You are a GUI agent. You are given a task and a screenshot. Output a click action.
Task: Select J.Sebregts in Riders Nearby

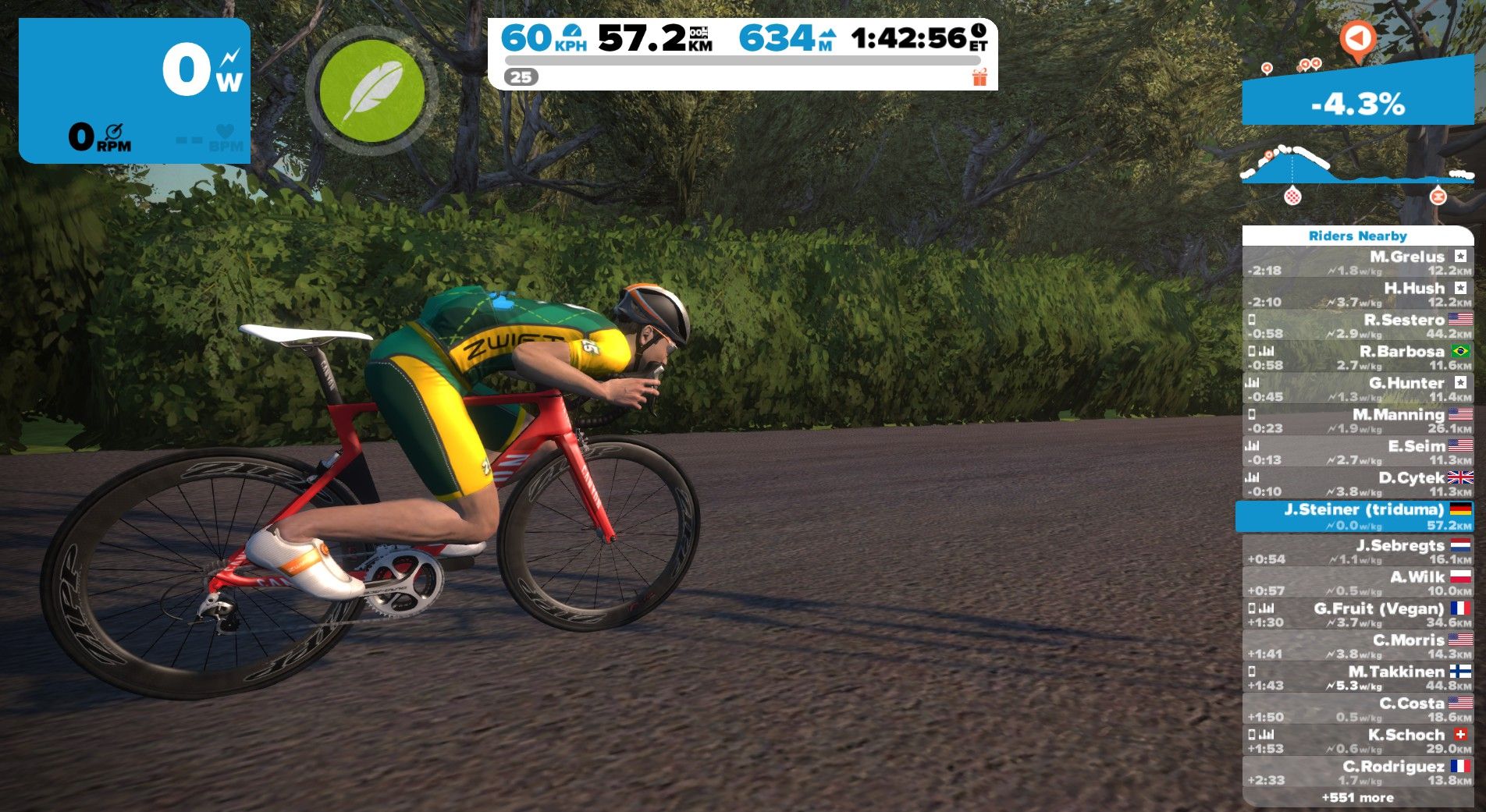[1357, 551]
